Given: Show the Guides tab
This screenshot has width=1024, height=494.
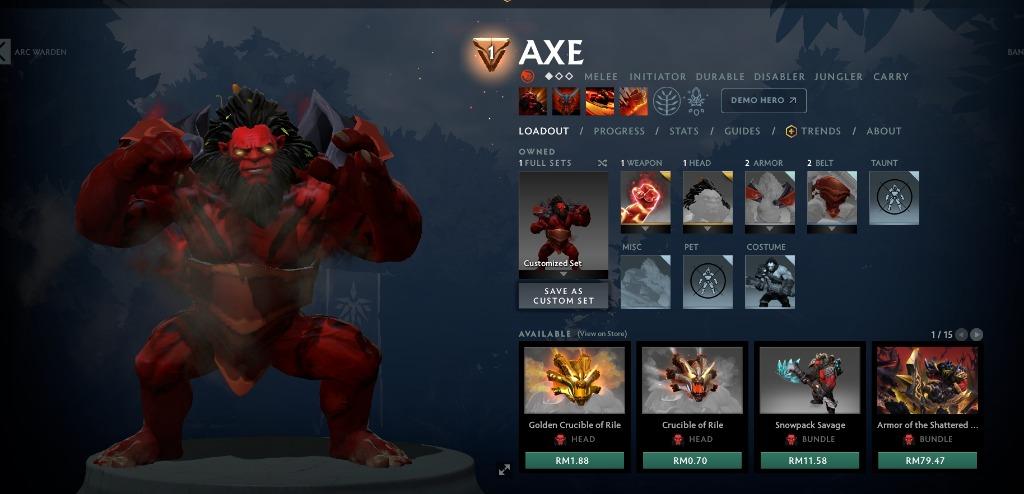Looking at the screenshot, I should pyautogui.click(x=742, y=131).
